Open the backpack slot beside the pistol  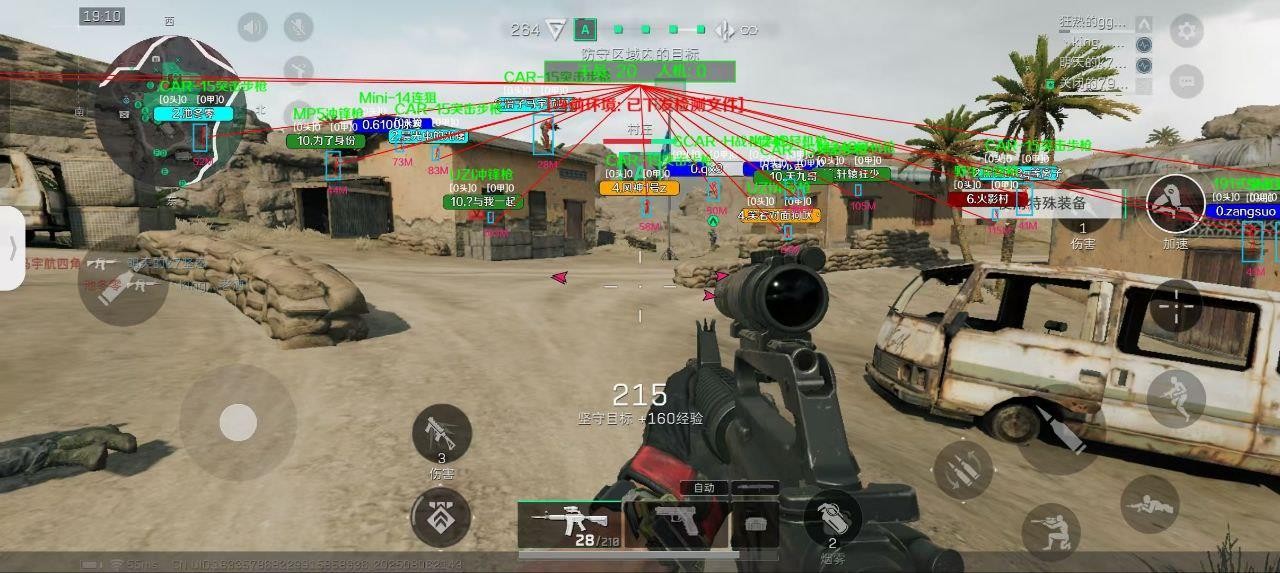click(x=755, y=522)
